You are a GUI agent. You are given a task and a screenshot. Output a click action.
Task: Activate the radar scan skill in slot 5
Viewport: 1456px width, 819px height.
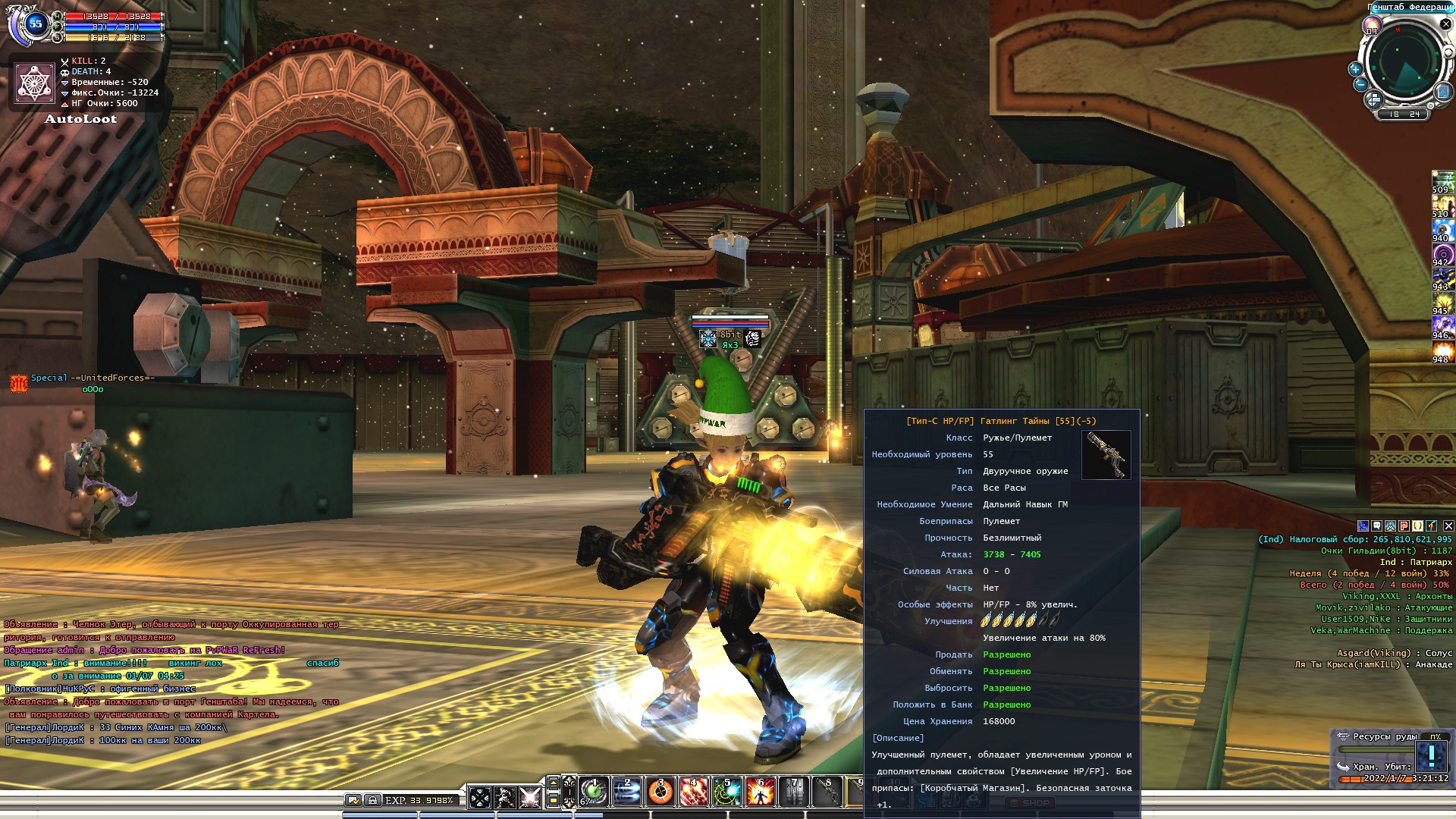[727, 792]
